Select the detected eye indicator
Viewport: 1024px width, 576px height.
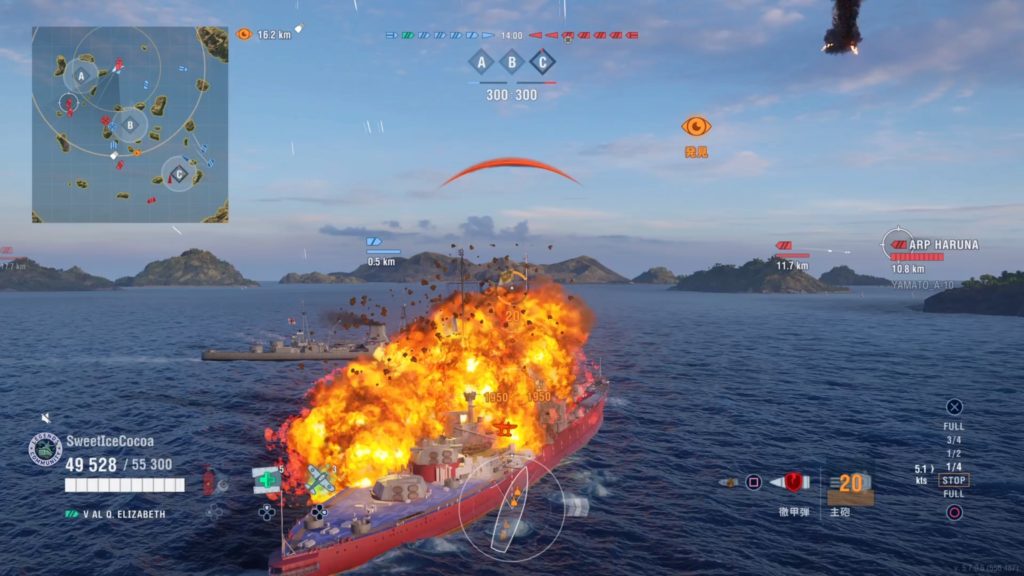click(696, 127)
